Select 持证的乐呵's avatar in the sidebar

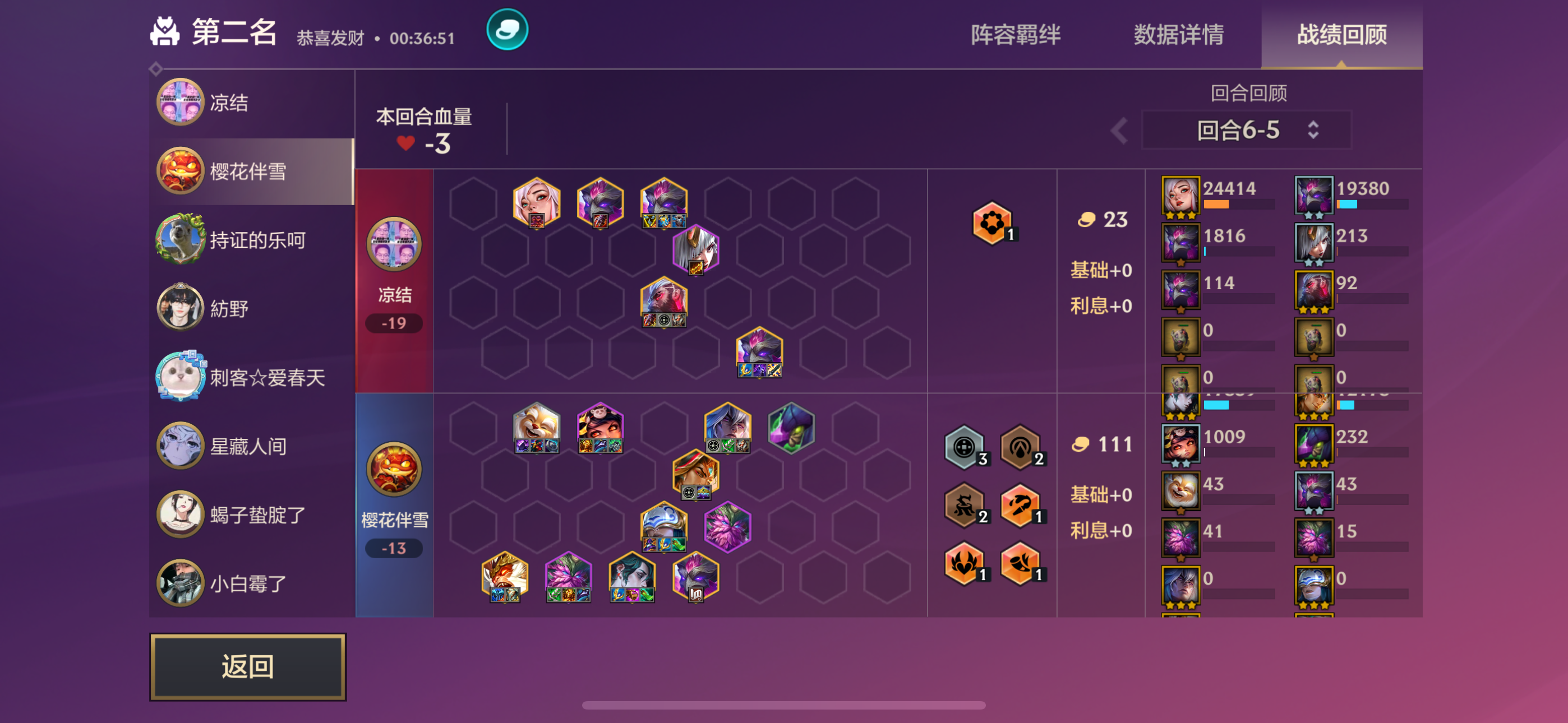click(180, 239)
